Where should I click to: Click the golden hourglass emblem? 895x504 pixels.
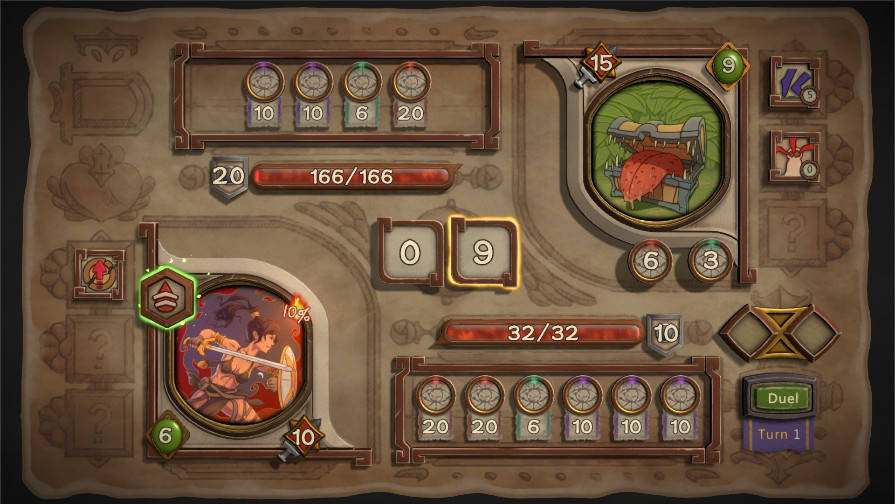click(x=779, y=332)
